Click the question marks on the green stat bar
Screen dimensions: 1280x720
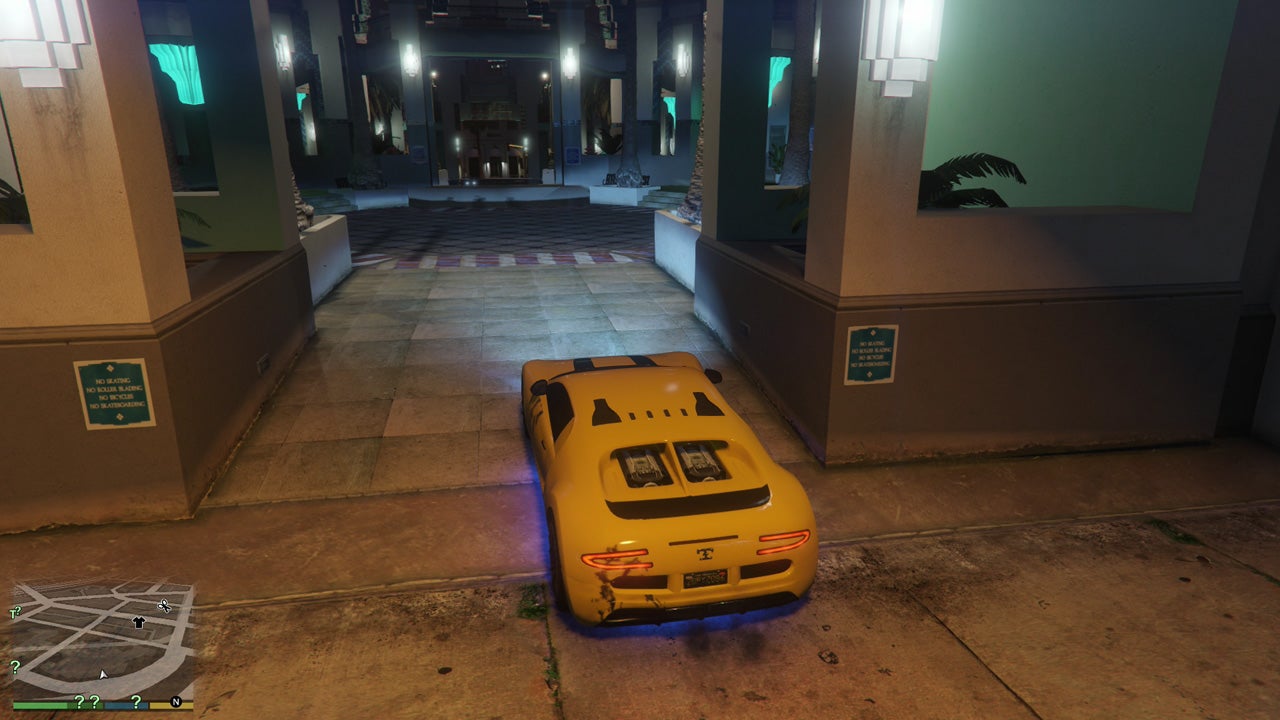87,702
